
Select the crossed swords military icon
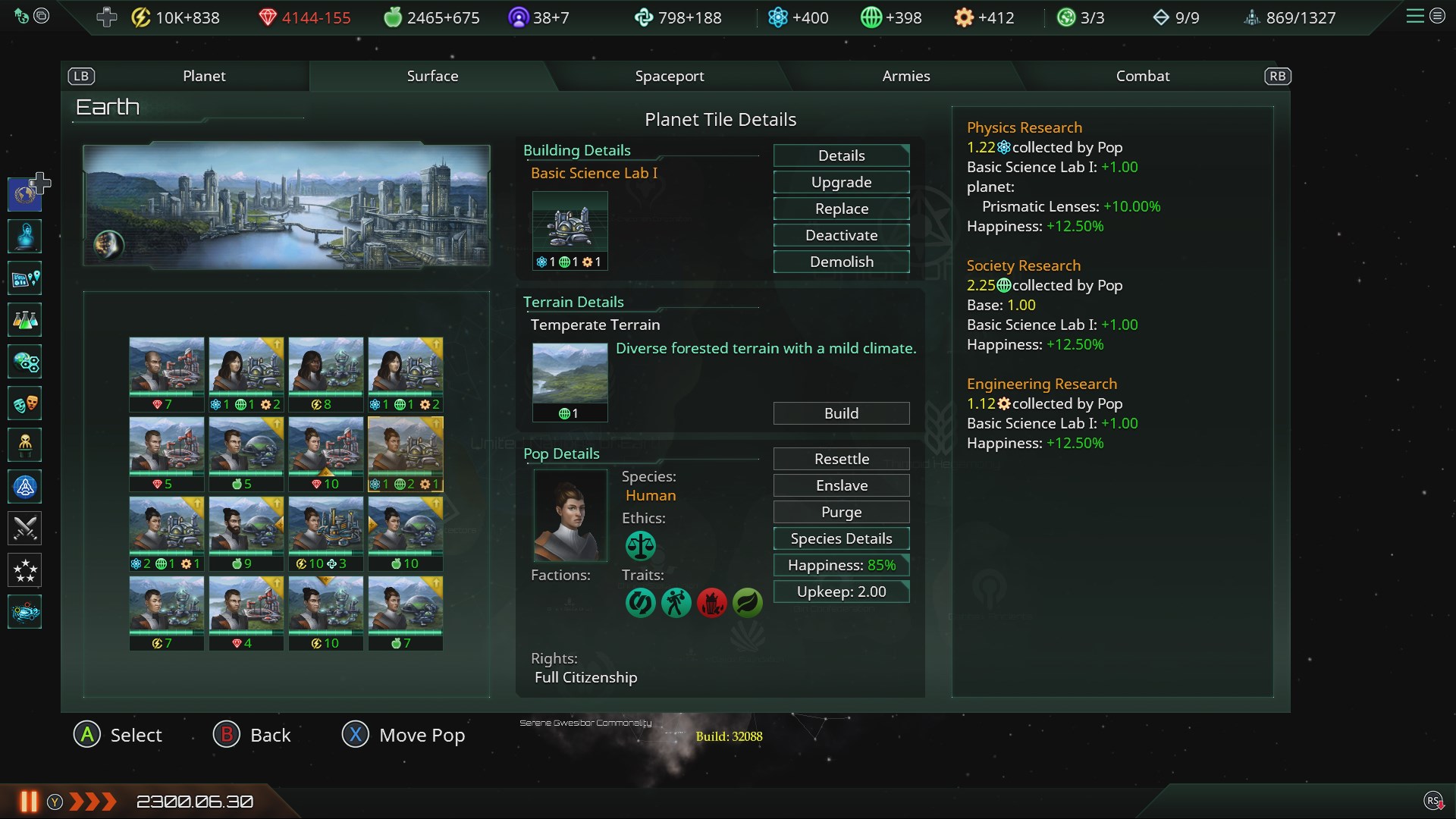(x=25, y=529)
